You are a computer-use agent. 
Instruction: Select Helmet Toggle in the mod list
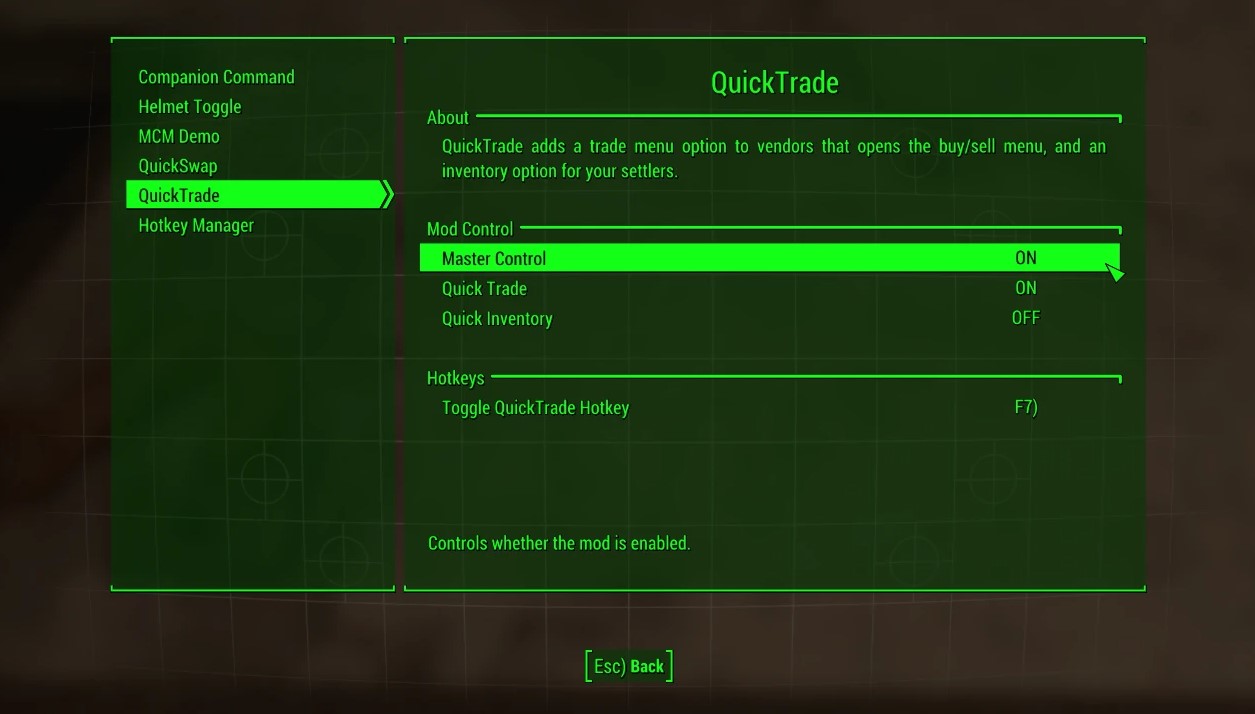[x=189, y=107]
